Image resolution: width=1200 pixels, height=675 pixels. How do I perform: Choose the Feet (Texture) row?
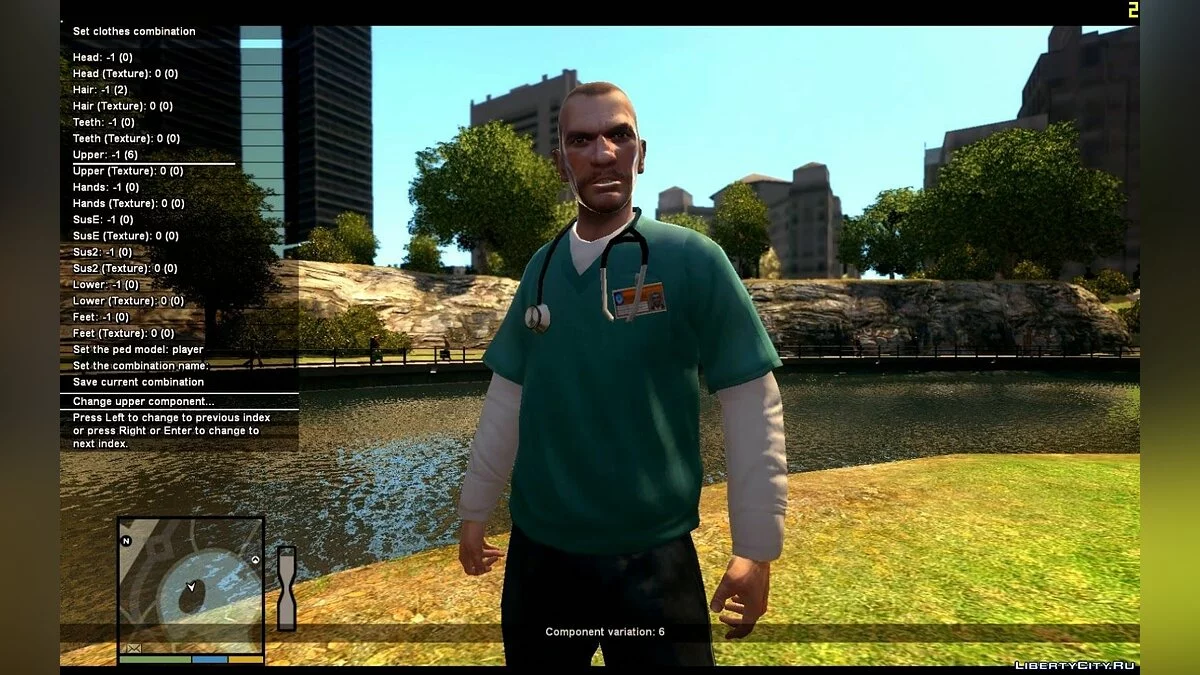pyautogui.click(x=123, y=333)
